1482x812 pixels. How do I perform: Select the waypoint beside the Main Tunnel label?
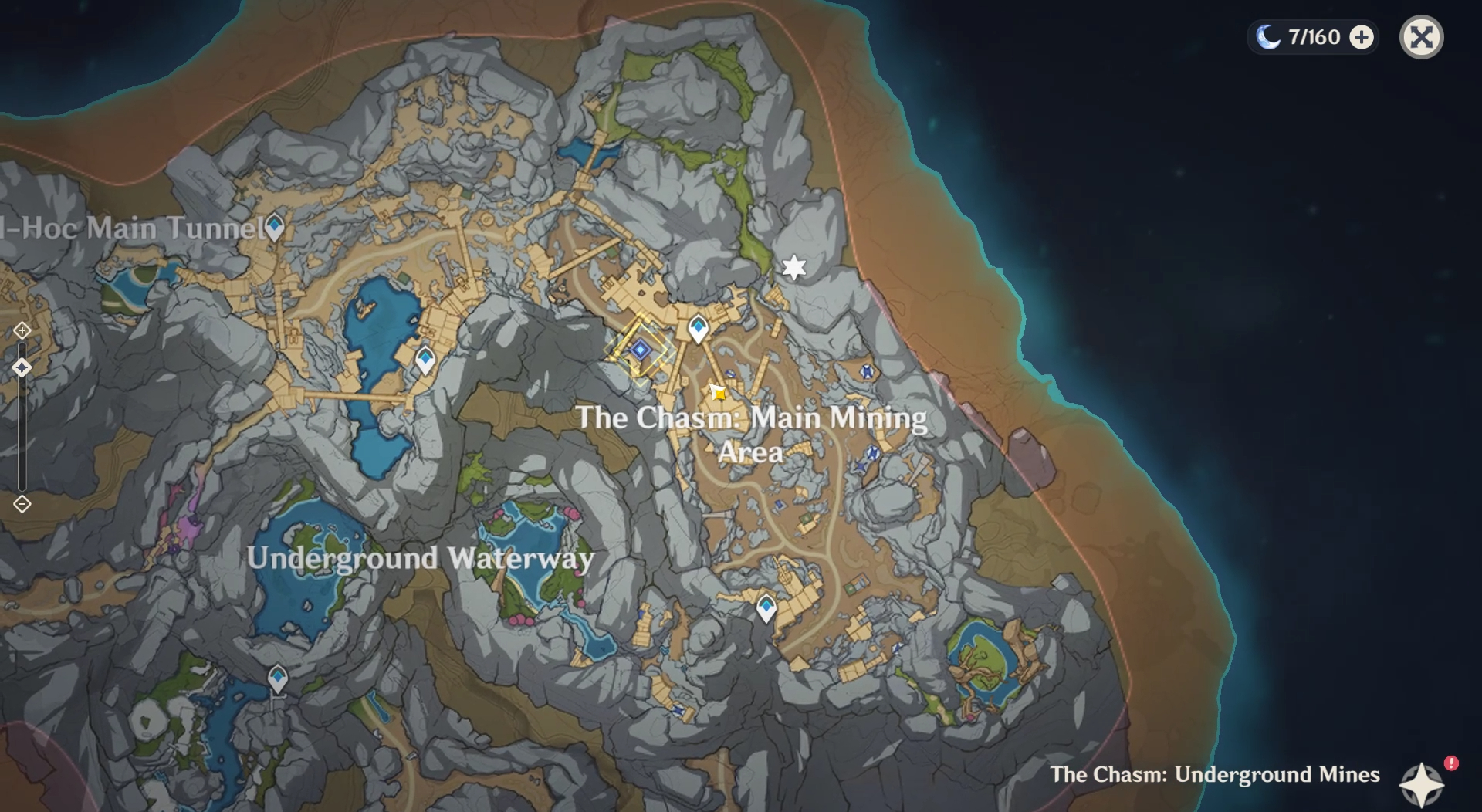(x=274, y=226)
